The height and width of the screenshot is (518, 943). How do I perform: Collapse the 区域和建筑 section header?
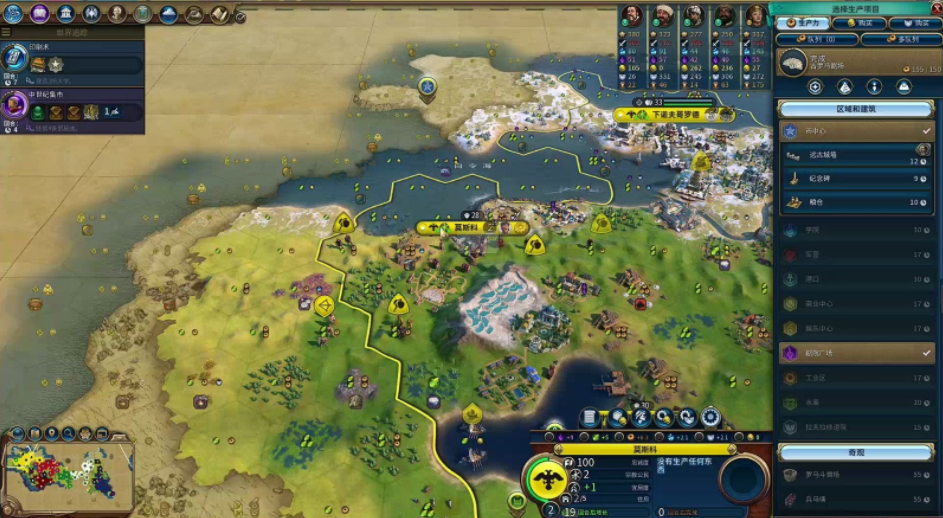[856, 108]
